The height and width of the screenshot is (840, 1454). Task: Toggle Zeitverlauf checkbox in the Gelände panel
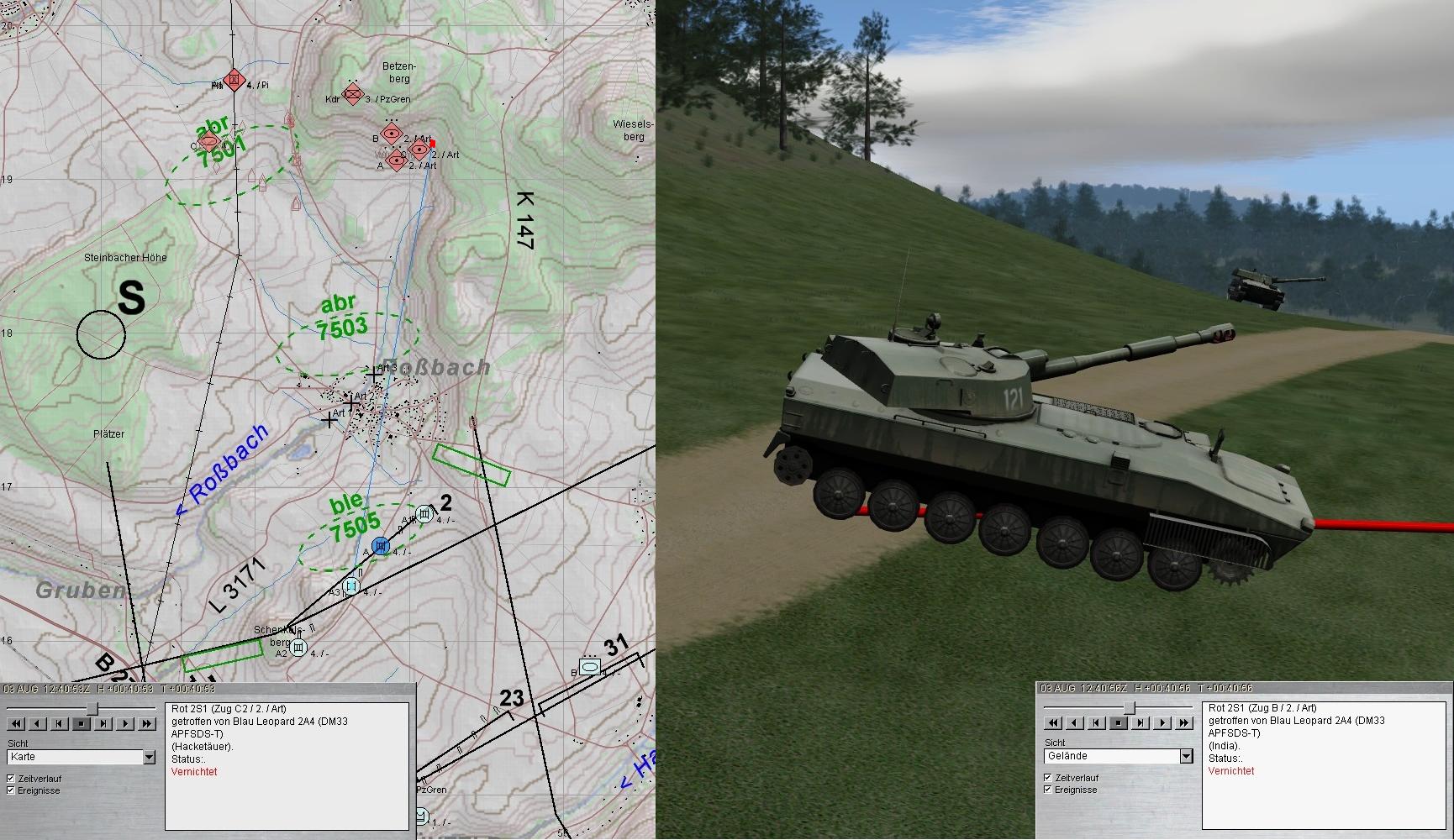[x=1048, y=778]
